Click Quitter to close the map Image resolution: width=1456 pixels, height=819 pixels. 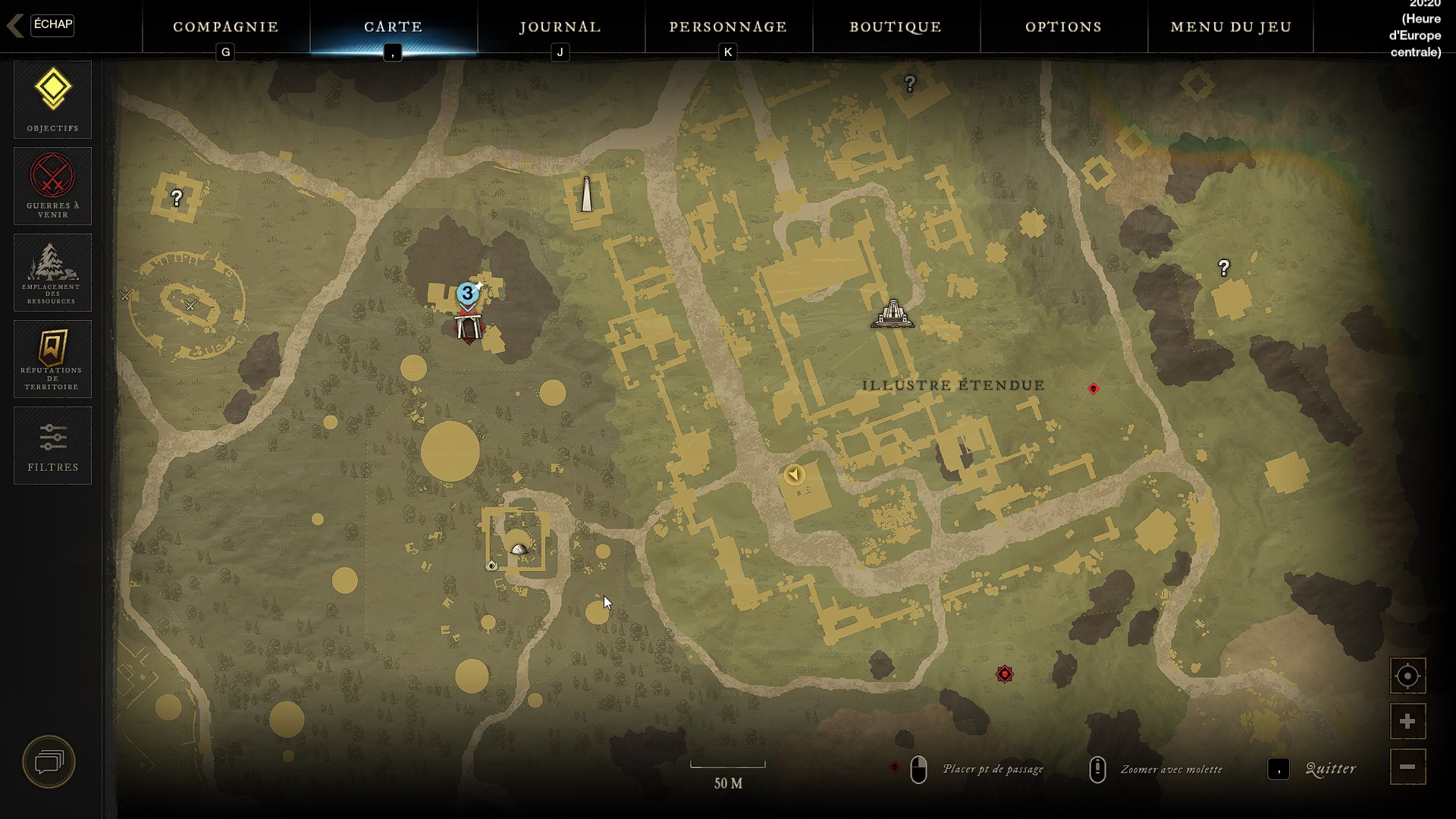click(1330, 769)
